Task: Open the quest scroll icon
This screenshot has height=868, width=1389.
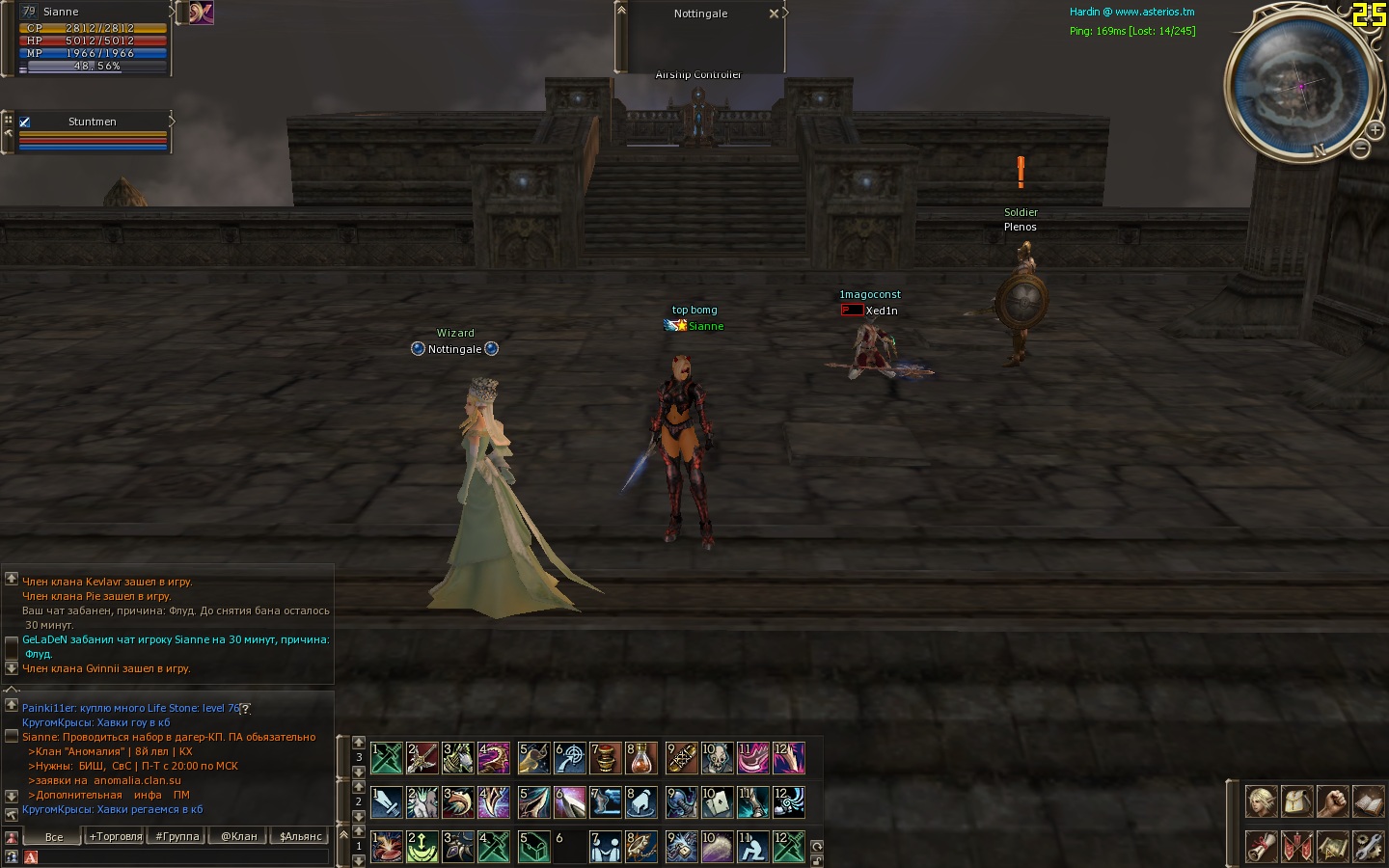Action: click(x=1261, y=846)
